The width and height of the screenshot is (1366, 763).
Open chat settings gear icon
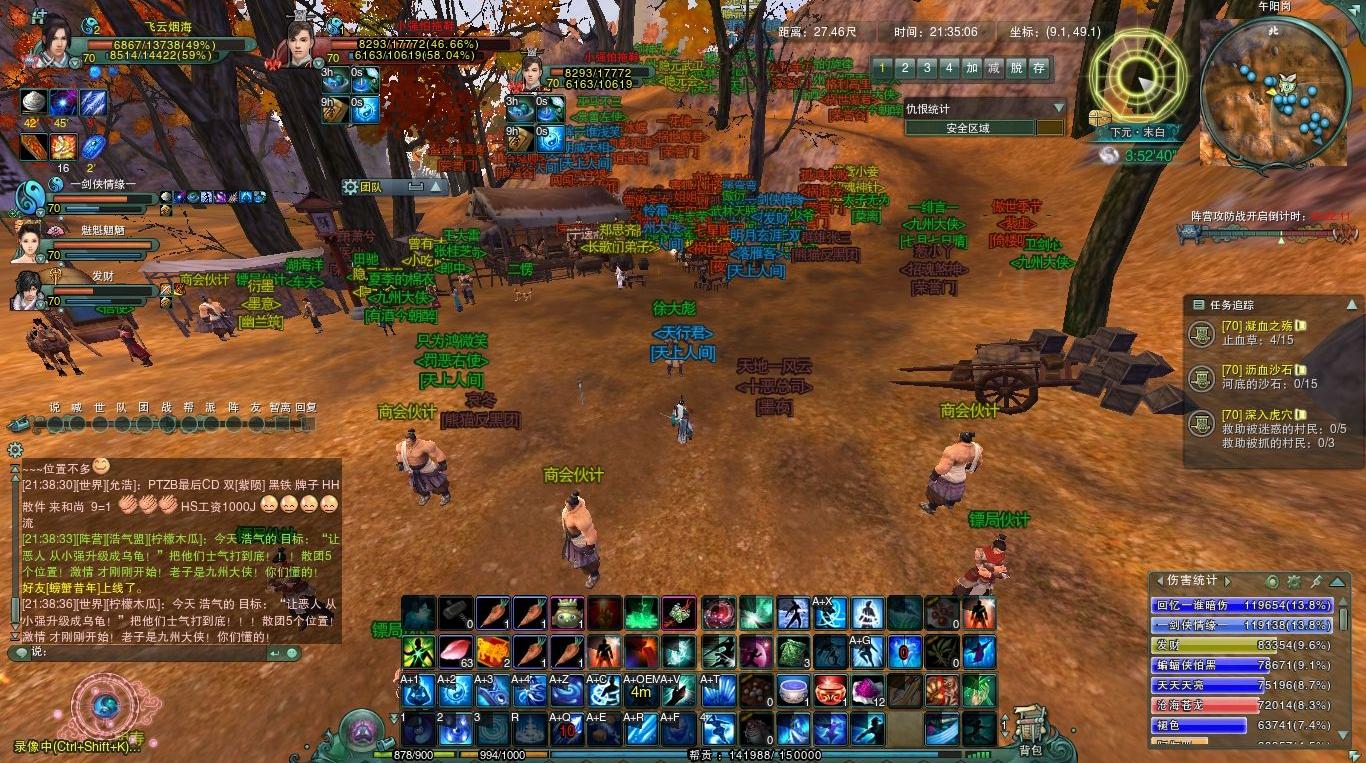click(14, 450)
